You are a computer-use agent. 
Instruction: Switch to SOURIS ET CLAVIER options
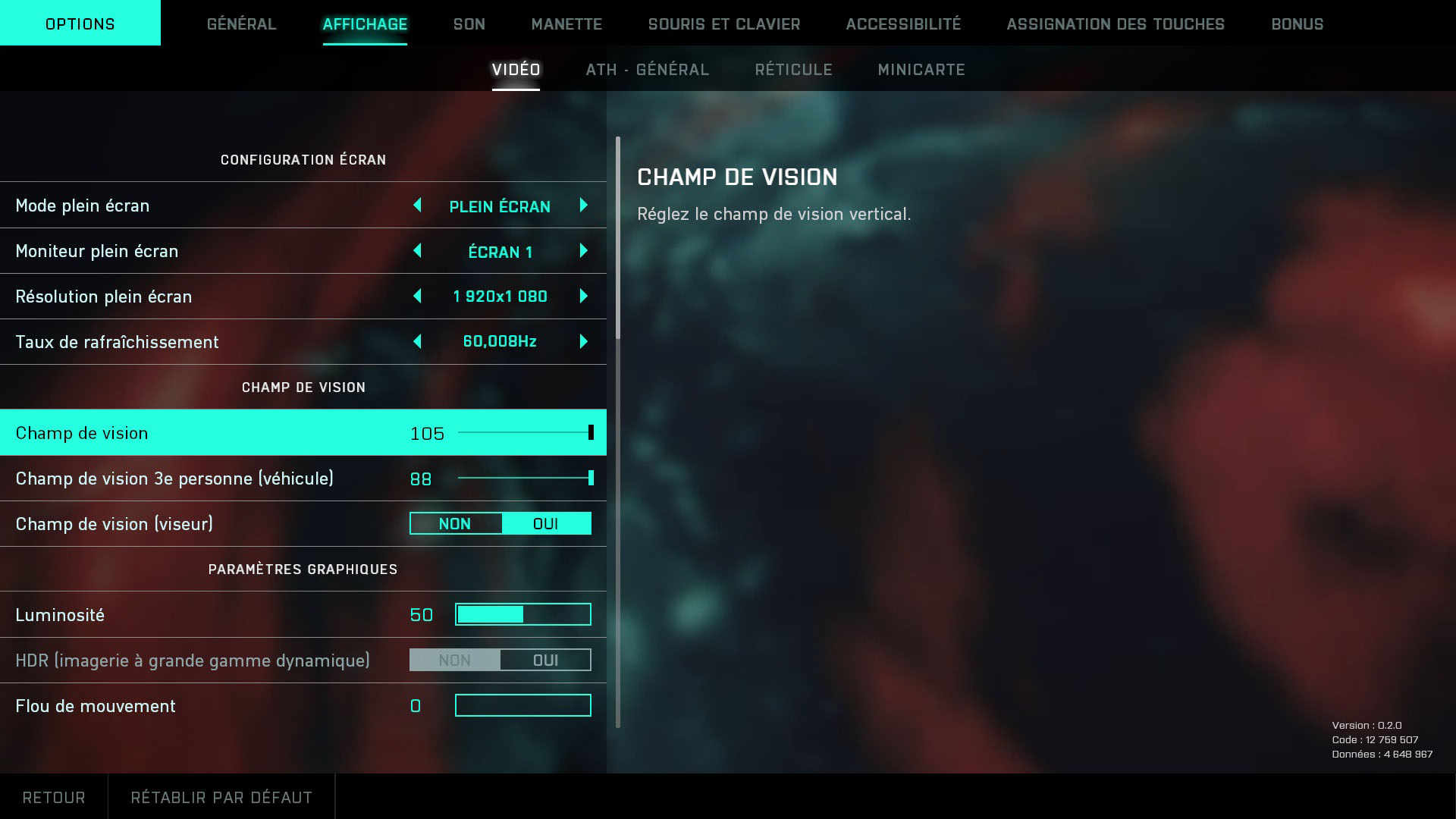tap(723, 24)
